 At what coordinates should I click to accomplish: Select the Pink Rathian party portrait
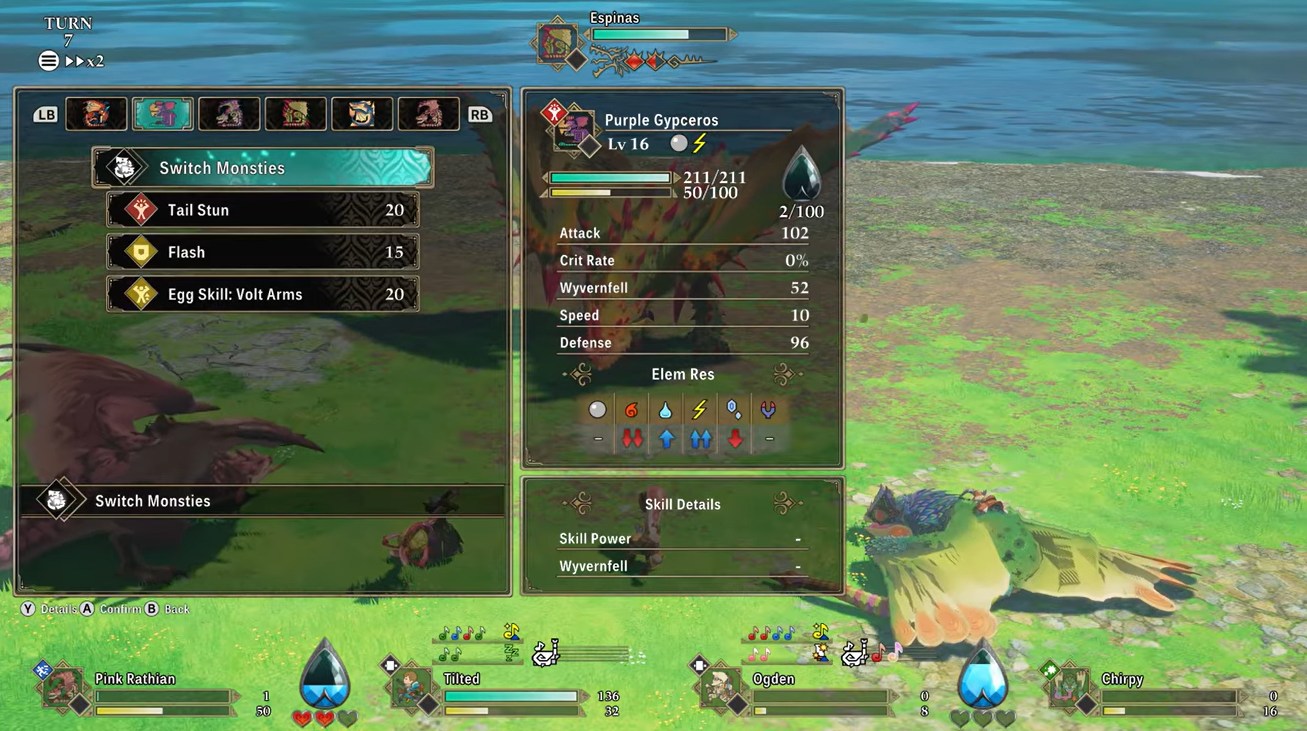[63, 687]
